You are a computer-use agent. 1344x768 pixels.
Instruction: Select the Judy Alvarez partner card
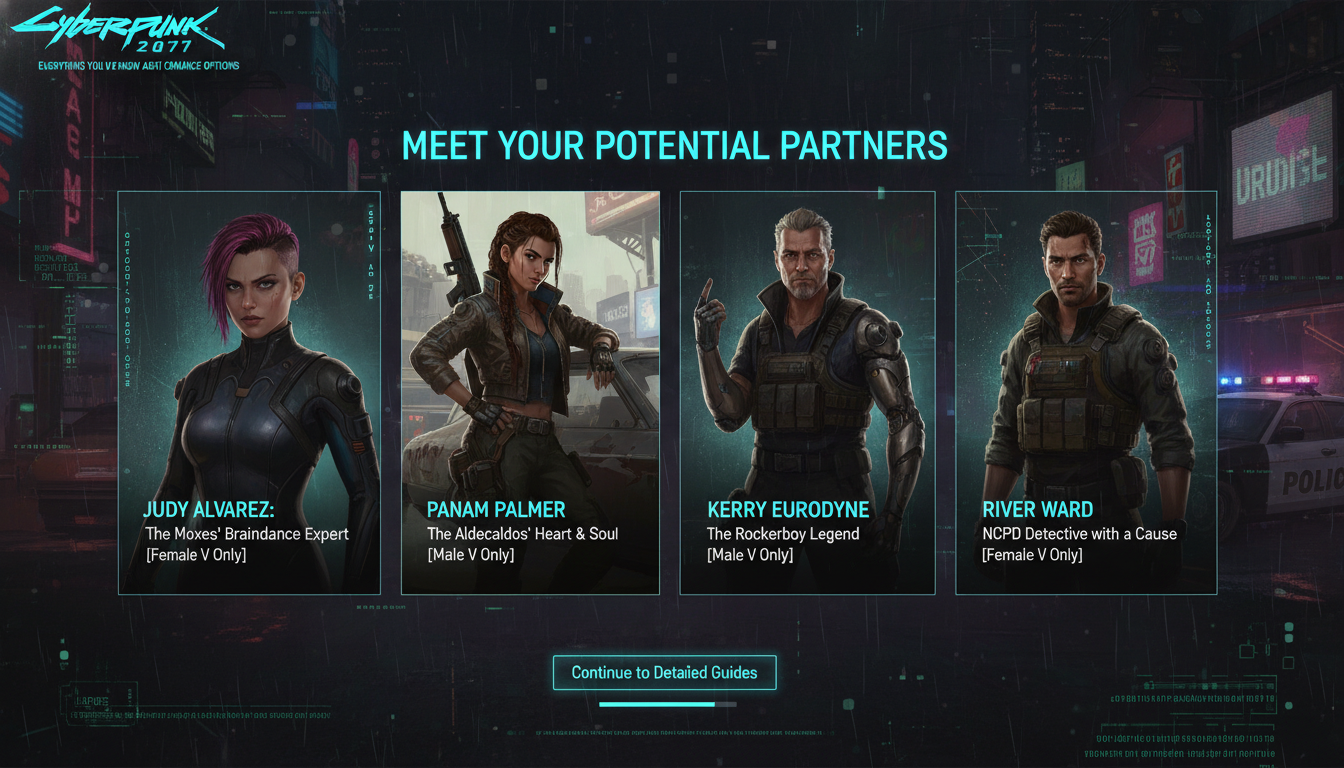249,392
